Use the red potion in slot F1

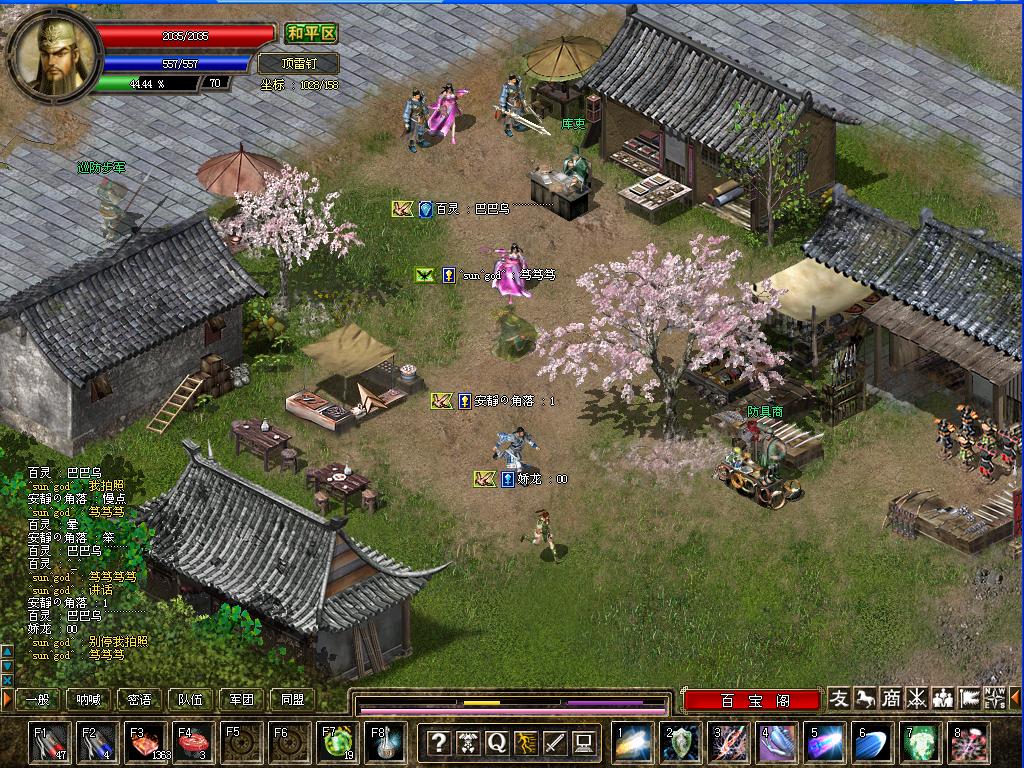[x=50, y=743]
